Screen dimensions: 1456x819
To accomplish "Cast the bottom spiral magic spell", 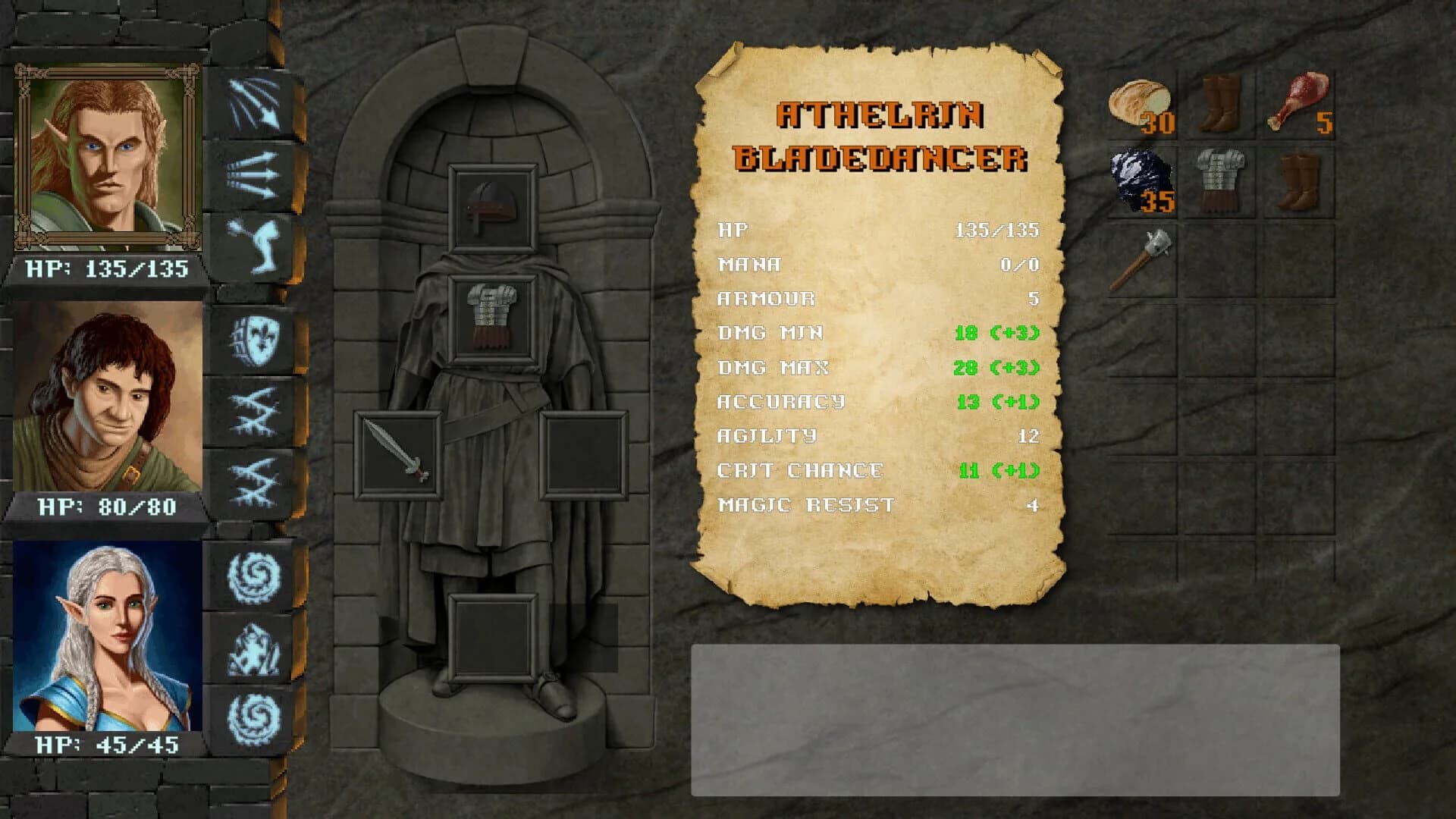I will (253, 711).
